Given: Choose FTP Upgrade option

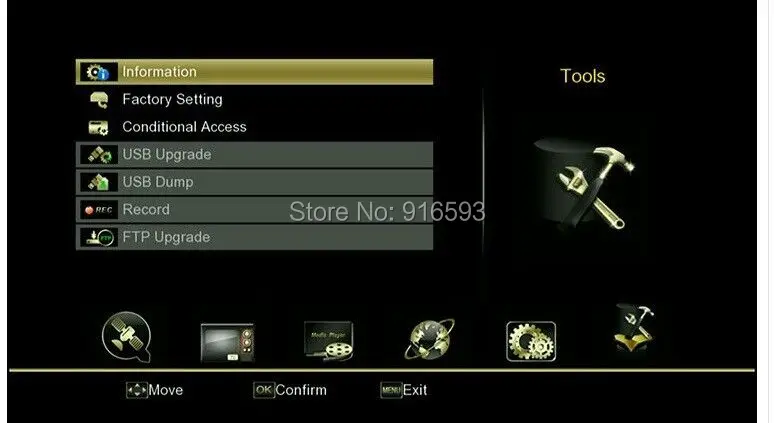Looking at the screenshot, I should [x=254, y=237].
